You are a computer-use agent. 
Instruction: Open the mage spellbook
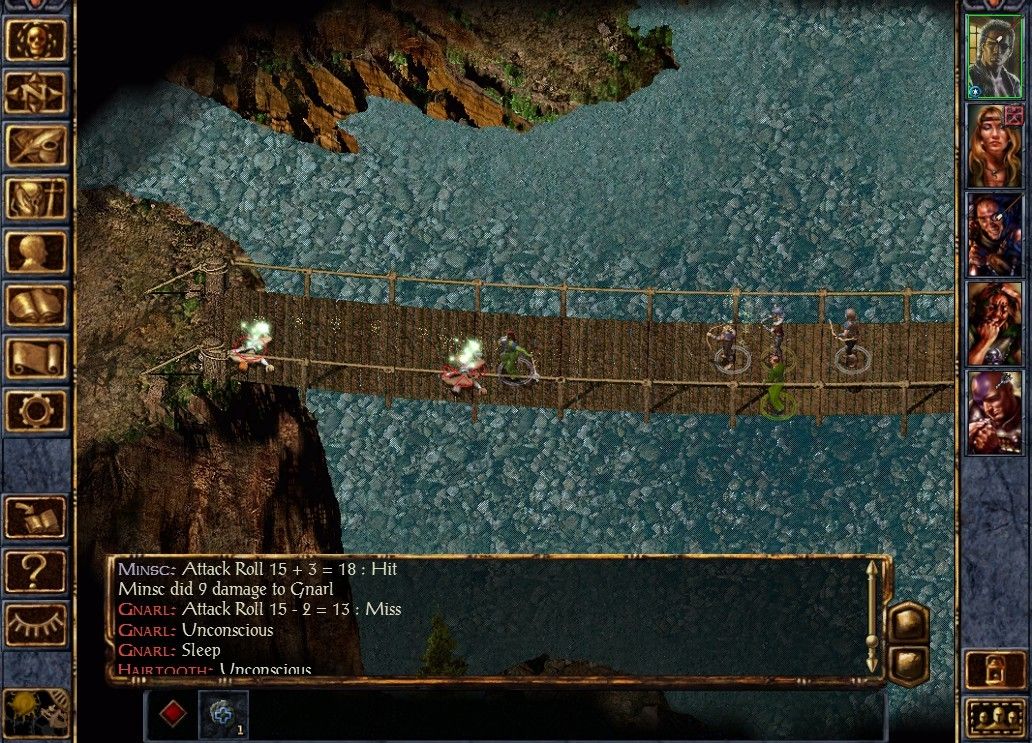[37, 305]
